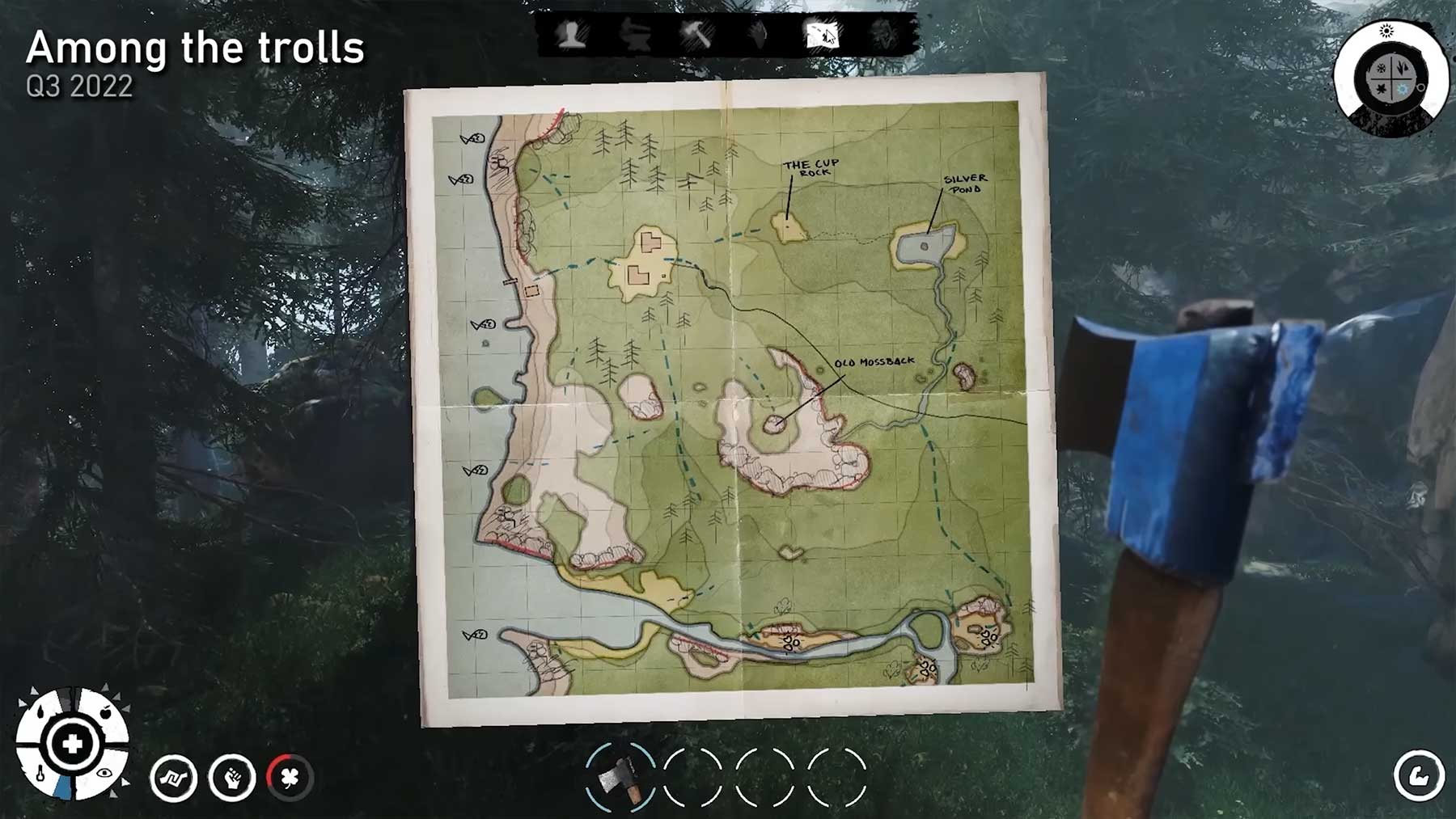Click the Old Mossback map label
Viewport: 1456px width, 819px height.
pyautogui.click(x=874, y=362)
